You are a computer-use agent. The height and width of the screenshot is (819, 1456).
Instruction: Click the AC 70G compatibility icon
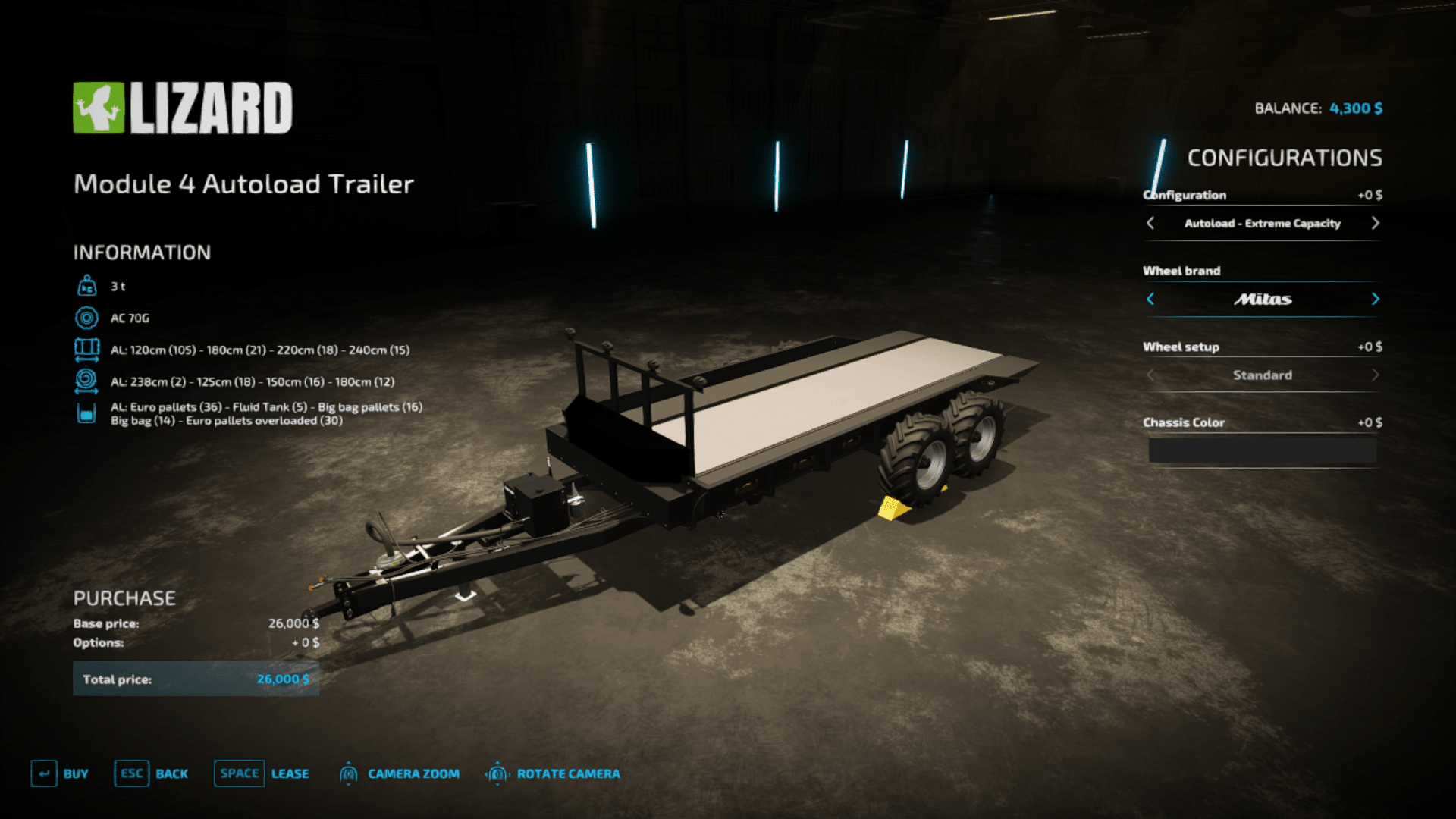tap(87, 318)
